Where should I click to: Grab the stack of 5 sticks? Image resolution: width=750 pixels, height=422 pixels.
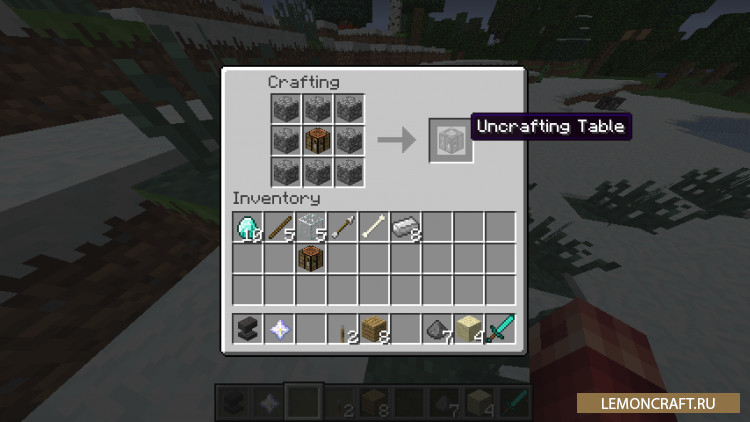[279, 227]
